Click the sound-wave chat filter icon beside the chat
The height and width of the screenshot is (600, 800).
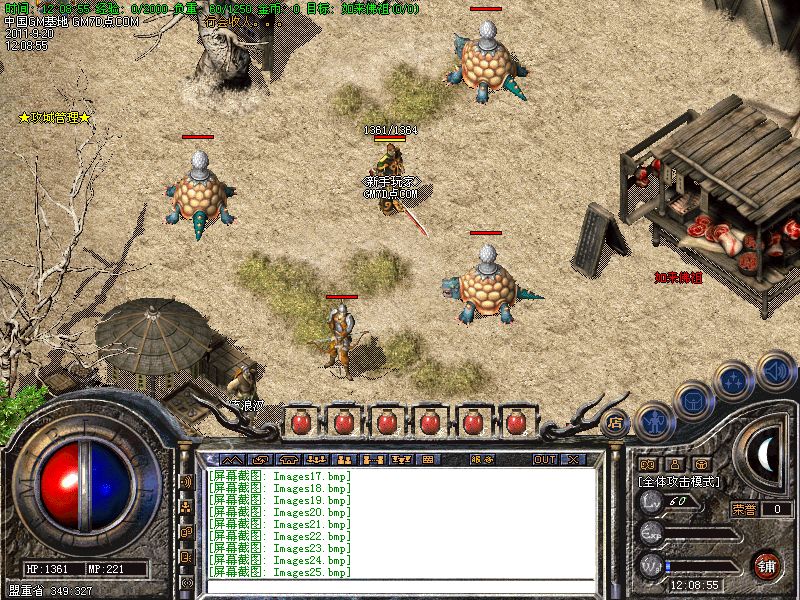tap(186, 481)
